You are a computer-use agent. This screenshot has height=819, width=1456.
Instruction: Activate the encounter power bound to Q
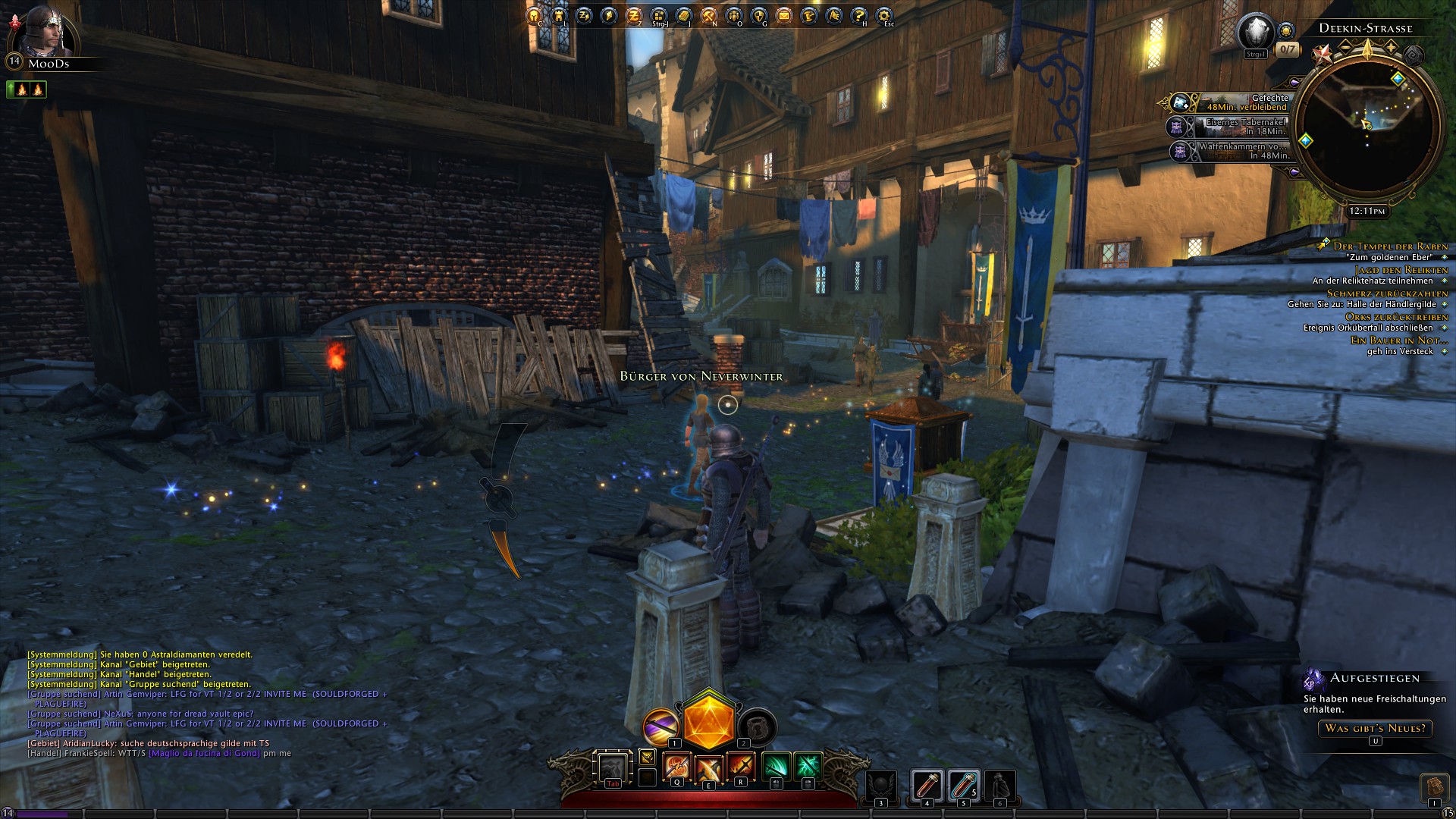(x=676, y=767)
